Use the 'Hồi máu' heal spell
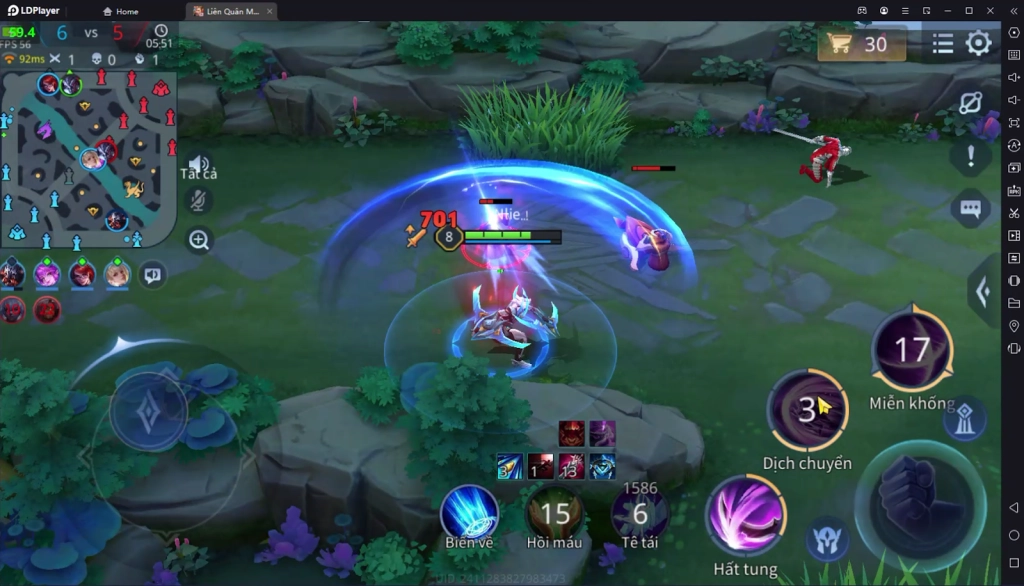The image size is (1024, 586). click(x=554, y=514)
